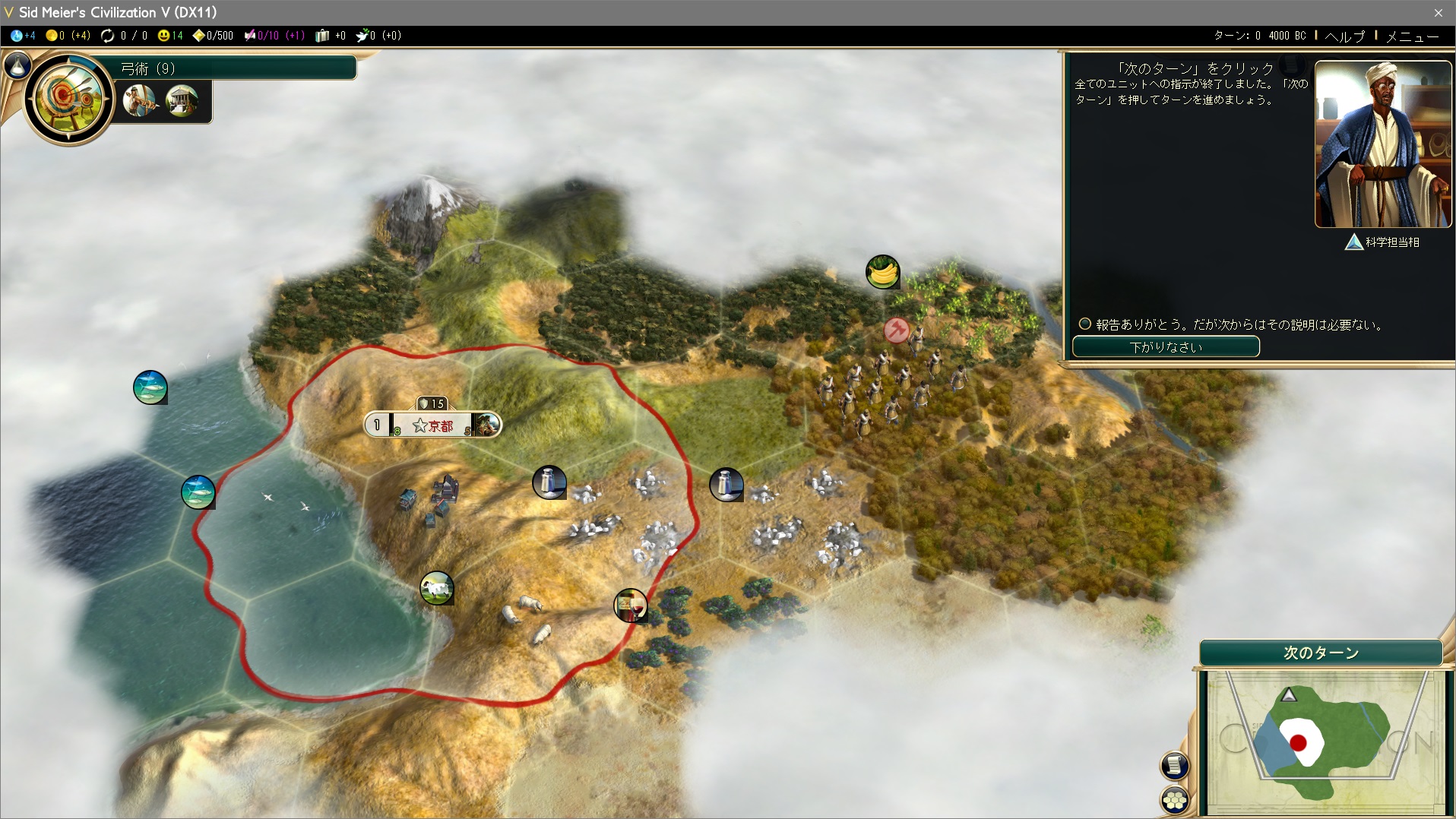Viewport: 1456px width, 819px height.
Task: Click the 次のターン (Next Turn) button
Action: coord(1321,653)
